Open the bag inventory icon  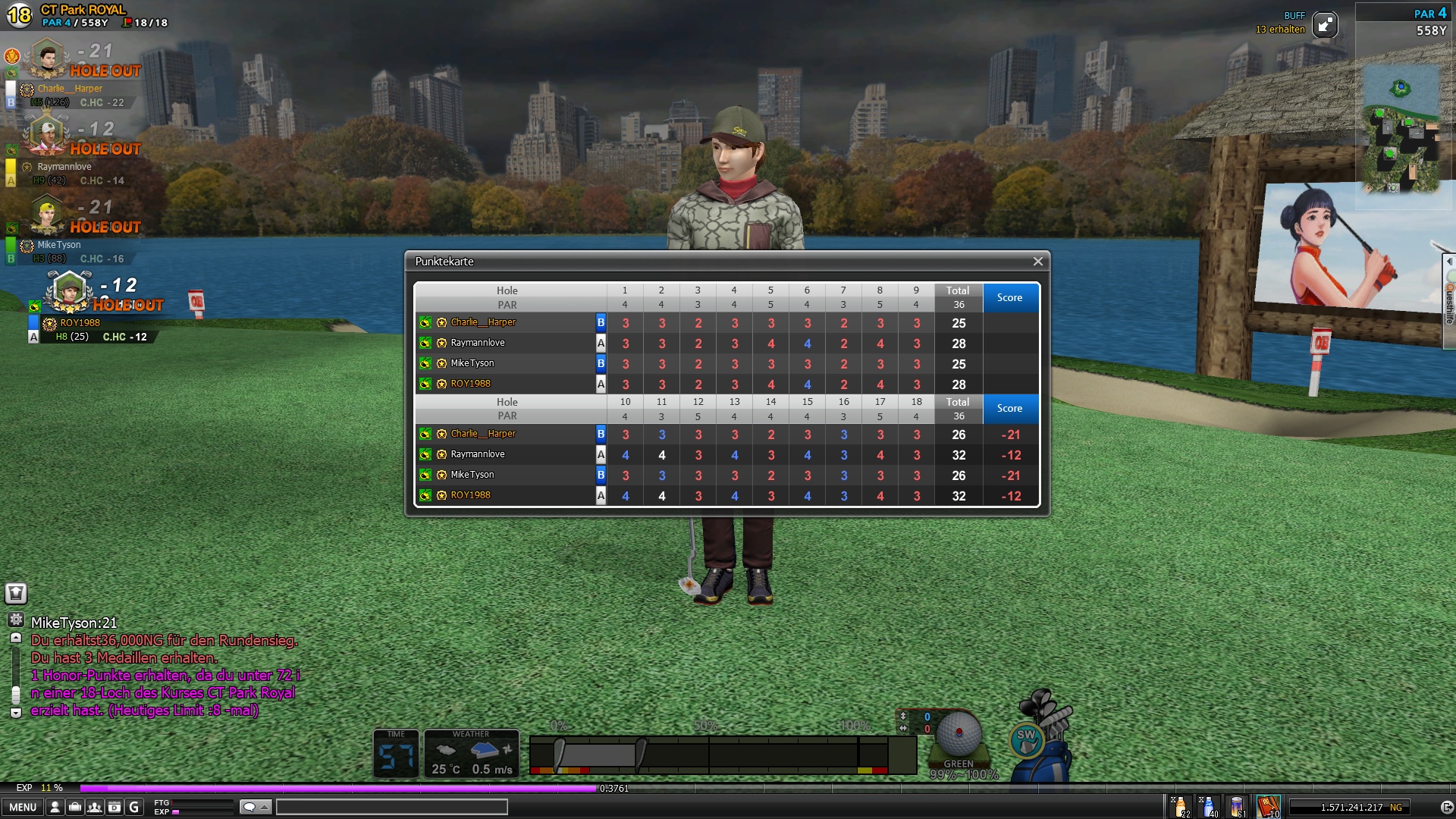point(75,807)
